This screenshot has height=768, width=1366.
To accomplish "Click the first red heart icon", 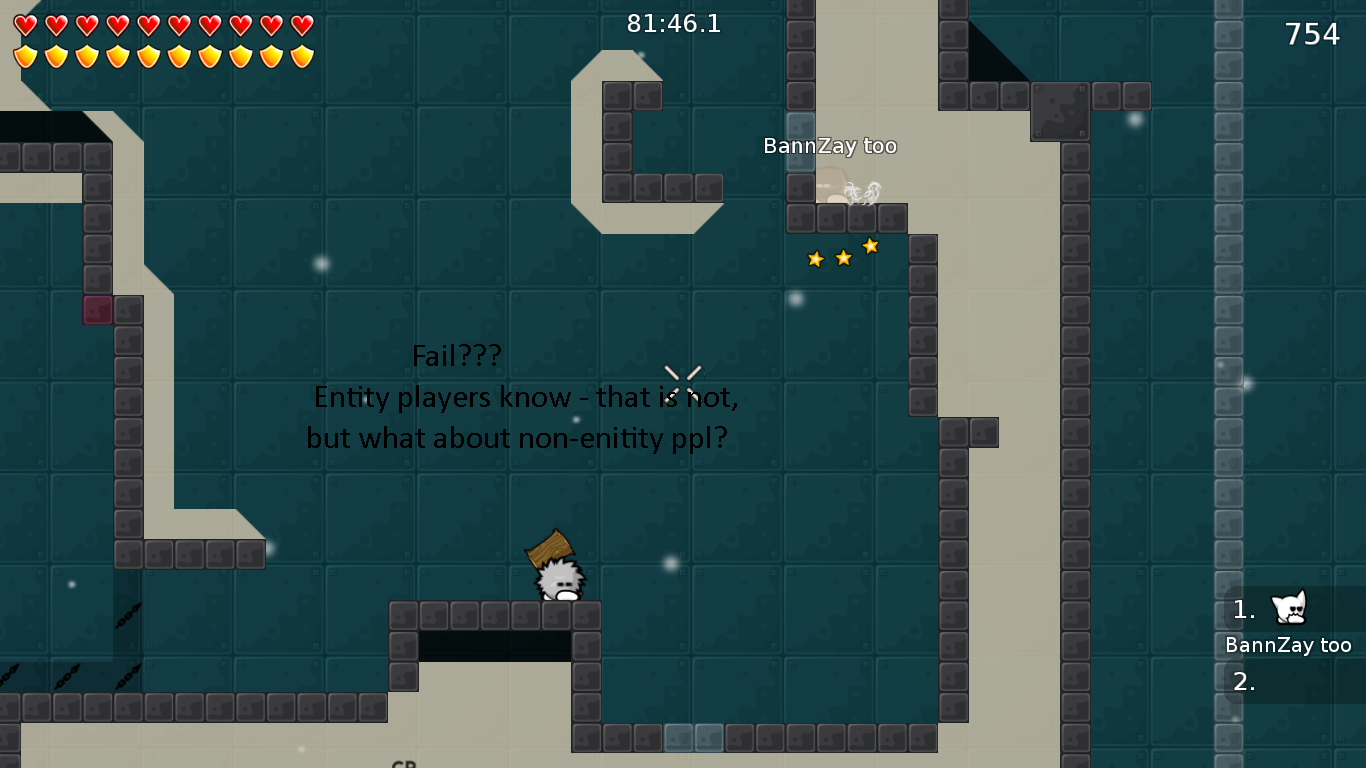I will tap(24, 25).
